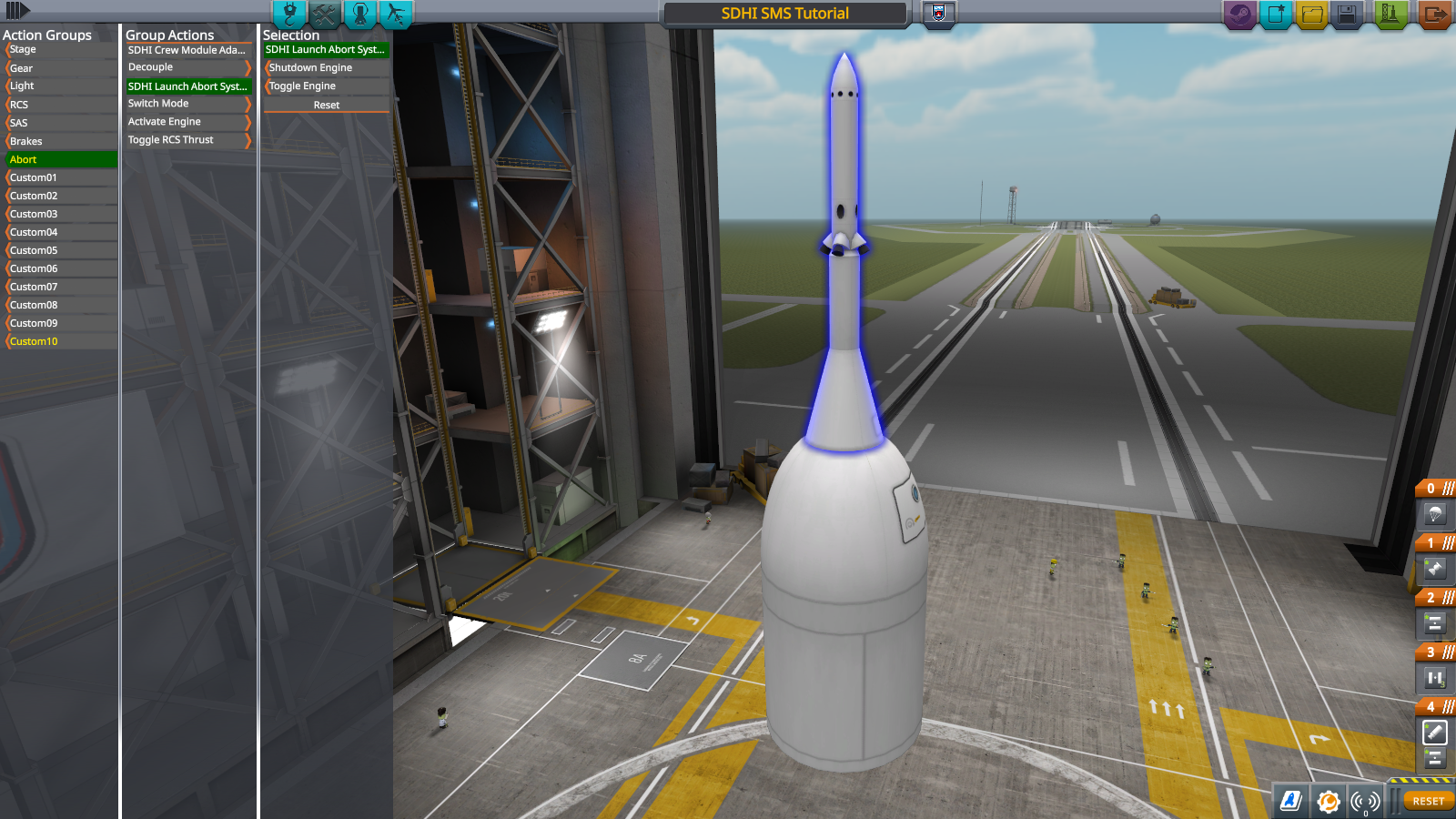Select the Abort action group

(60, 159)
